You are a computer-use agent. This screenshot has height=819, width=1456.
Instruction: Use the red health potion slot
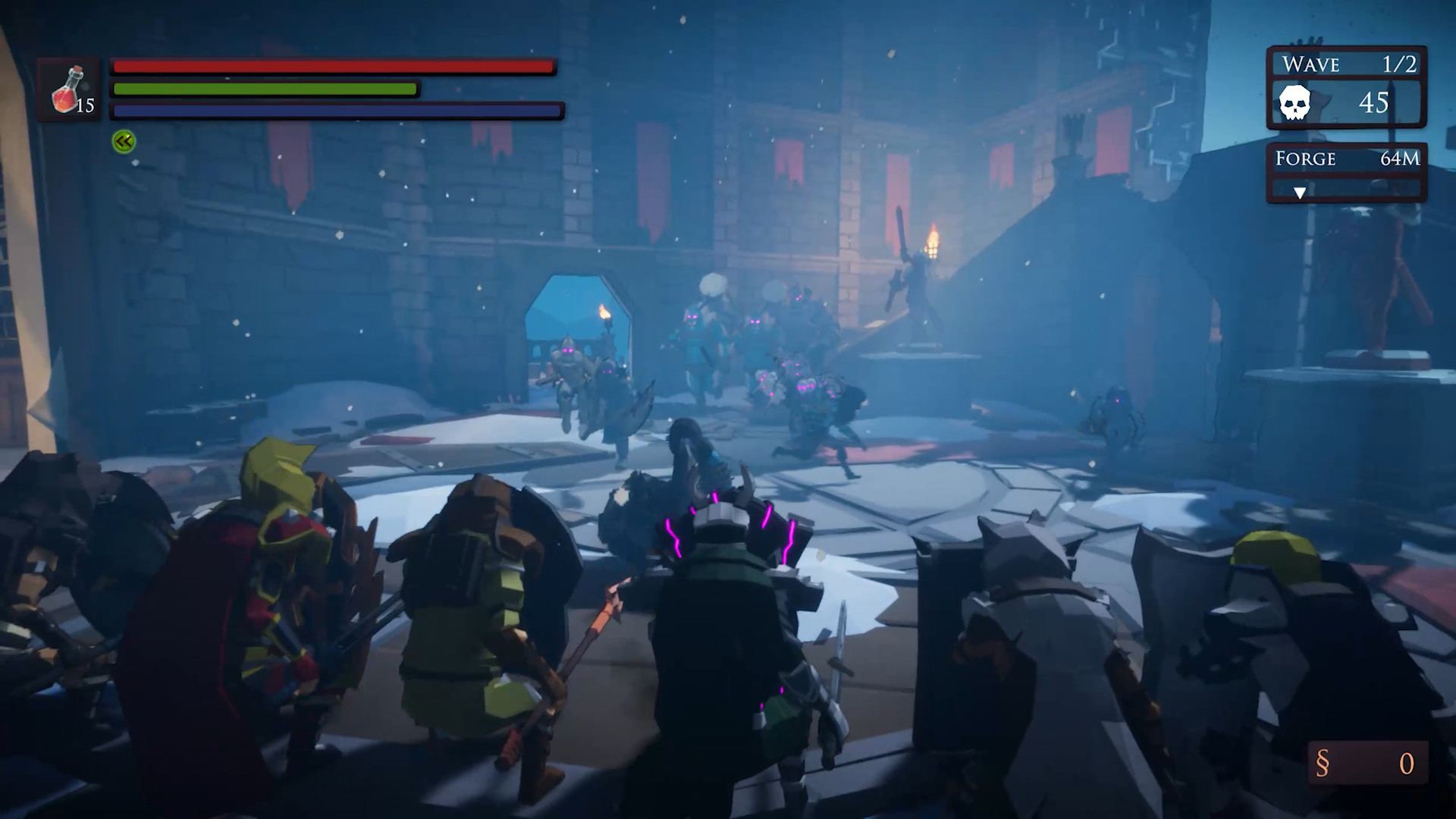[70, 89]
